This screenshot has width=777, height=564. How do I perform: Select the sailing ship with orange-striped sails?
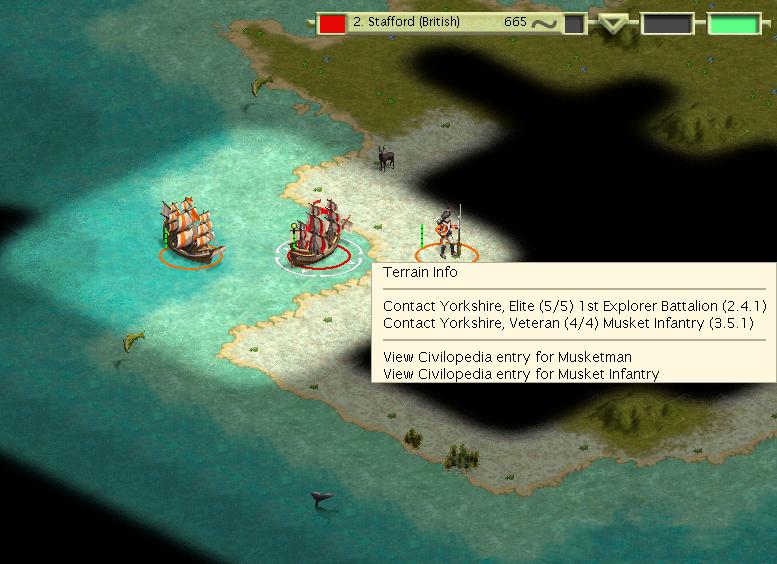189,232
